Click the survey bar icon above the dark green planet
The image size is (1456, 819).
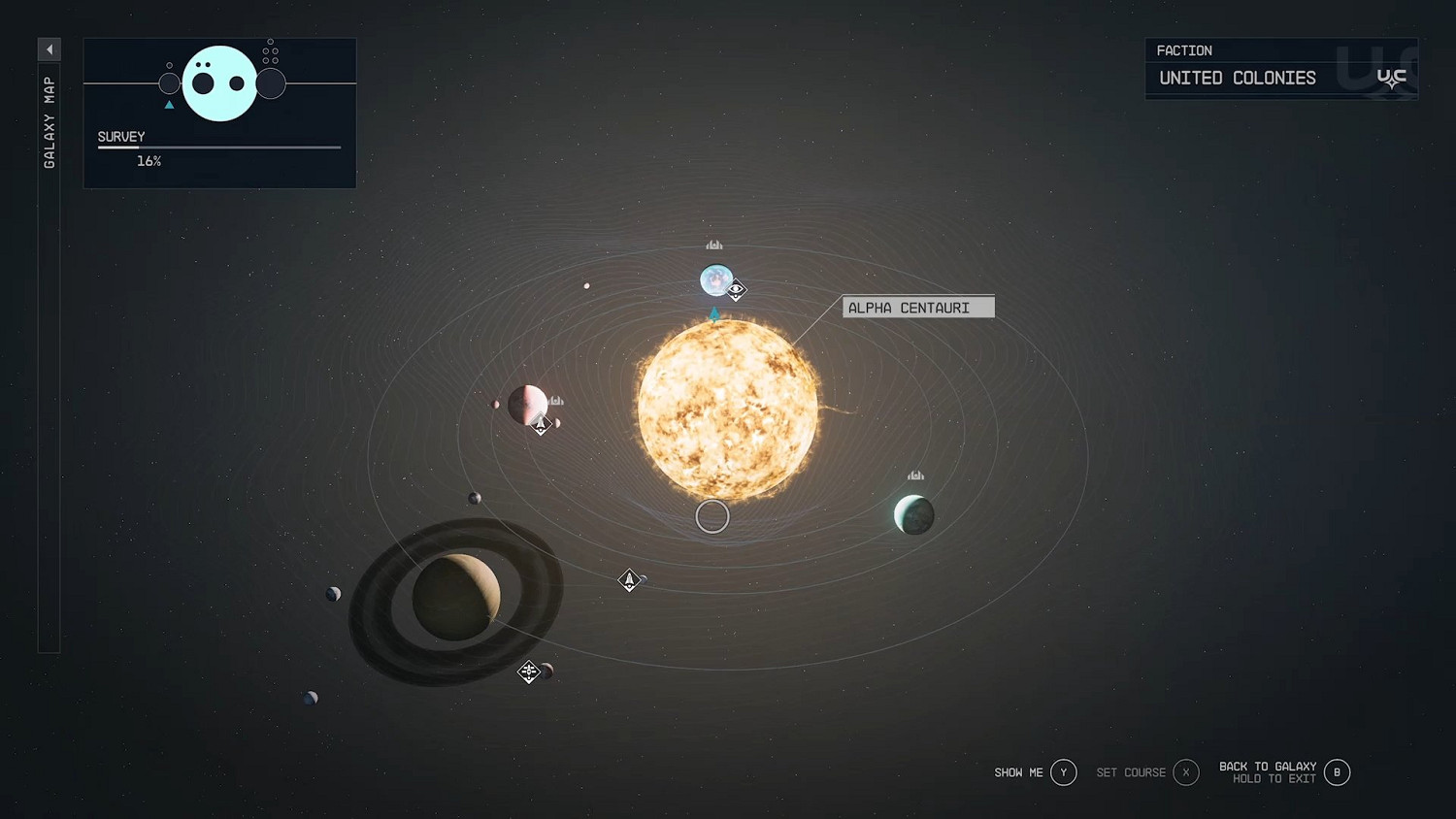(x=915, y=475)
